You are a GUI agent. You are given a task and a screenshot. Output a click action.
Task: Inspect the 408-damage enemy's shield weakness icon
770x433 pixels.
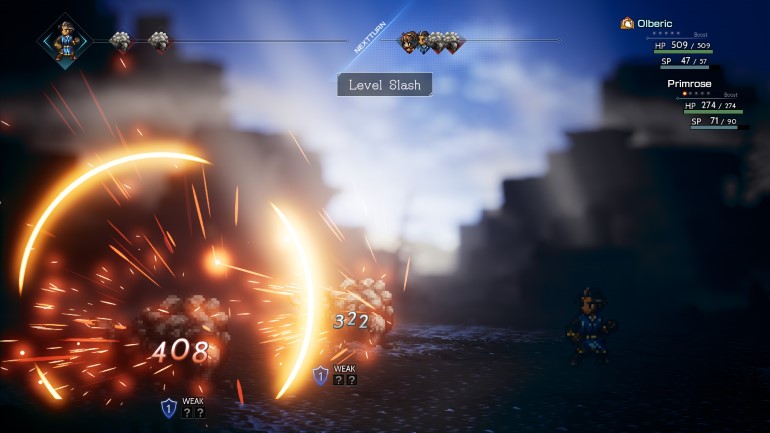coord(169,407)
